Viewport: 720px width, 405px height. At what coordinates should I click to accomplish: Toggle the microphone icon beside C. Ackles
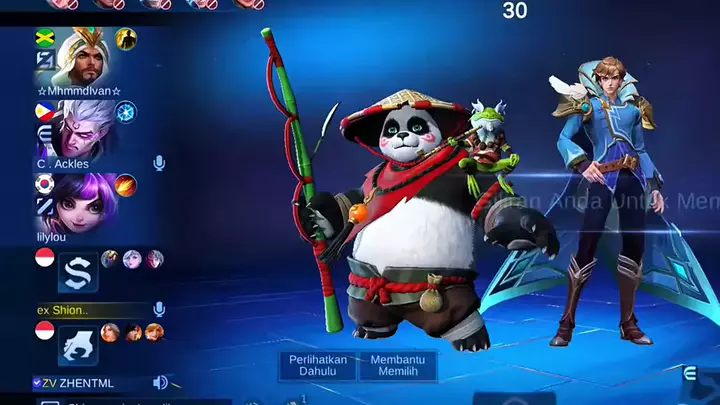pyautogui.click(x=159, y=163)
